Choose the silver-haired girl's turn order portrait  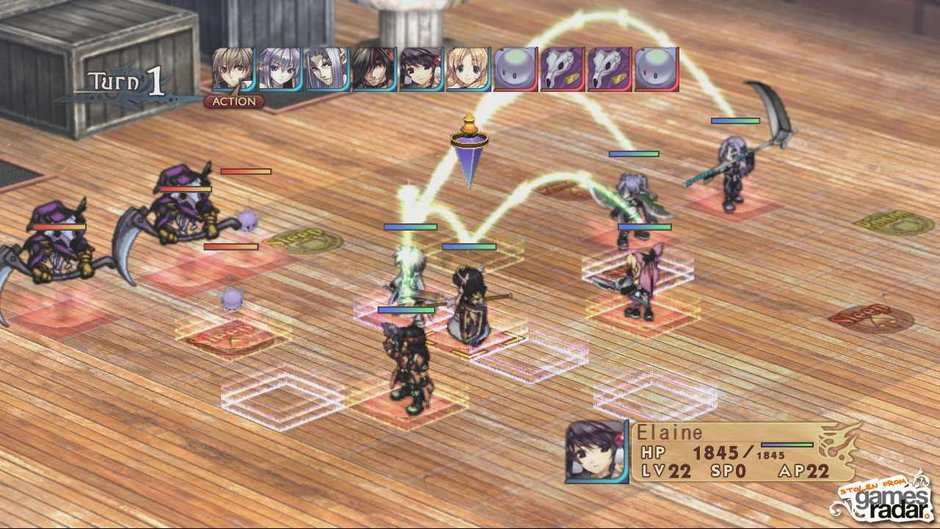click(x=280, y=70)
